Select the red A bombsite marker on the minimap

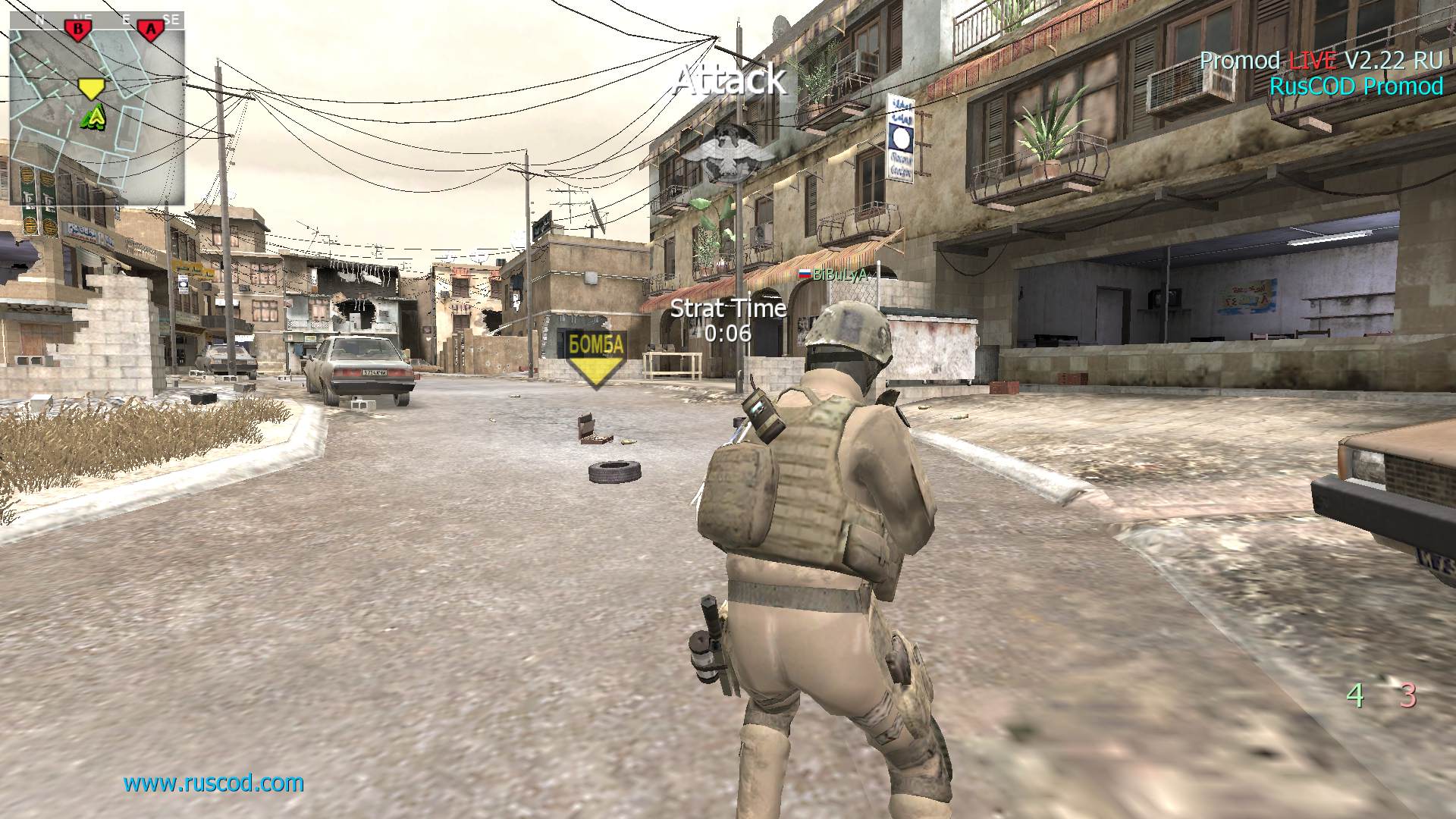(151, 29)
